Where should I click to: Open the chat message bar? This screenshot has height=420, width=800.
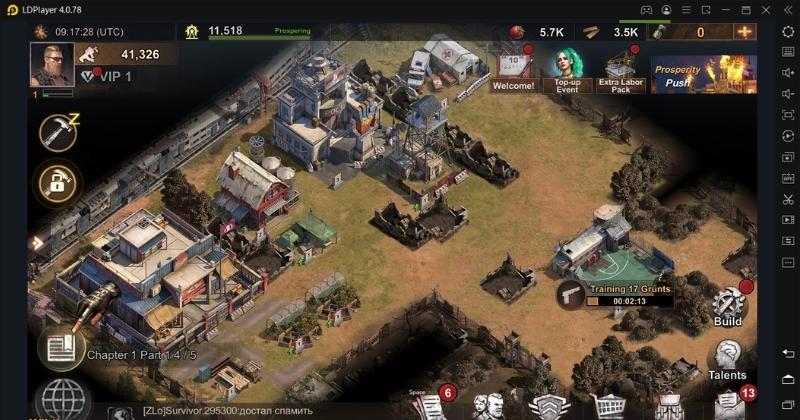(x=250, y=411)
